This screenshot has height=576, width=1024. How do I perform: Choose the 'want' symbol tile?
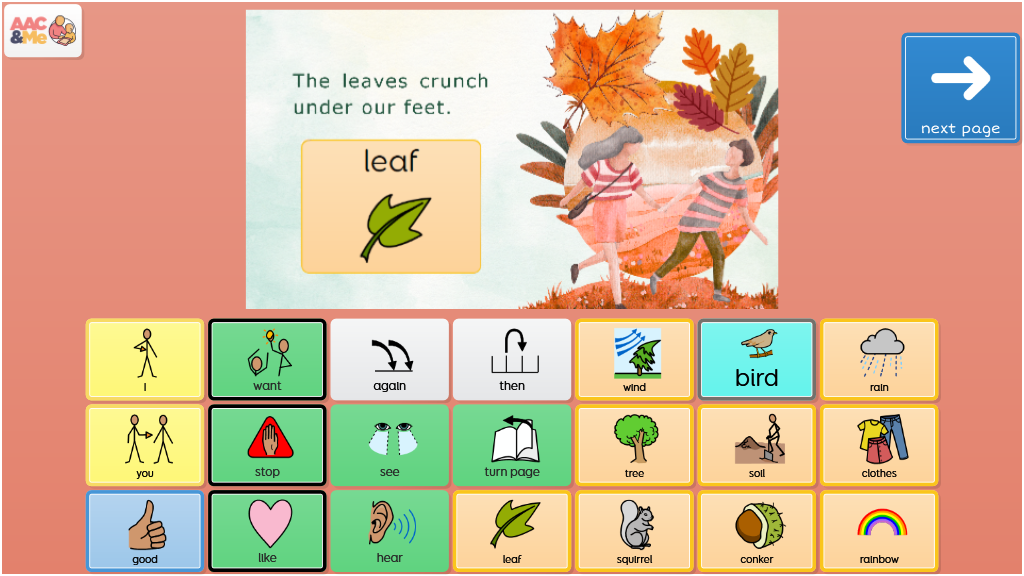pos(267,360)
